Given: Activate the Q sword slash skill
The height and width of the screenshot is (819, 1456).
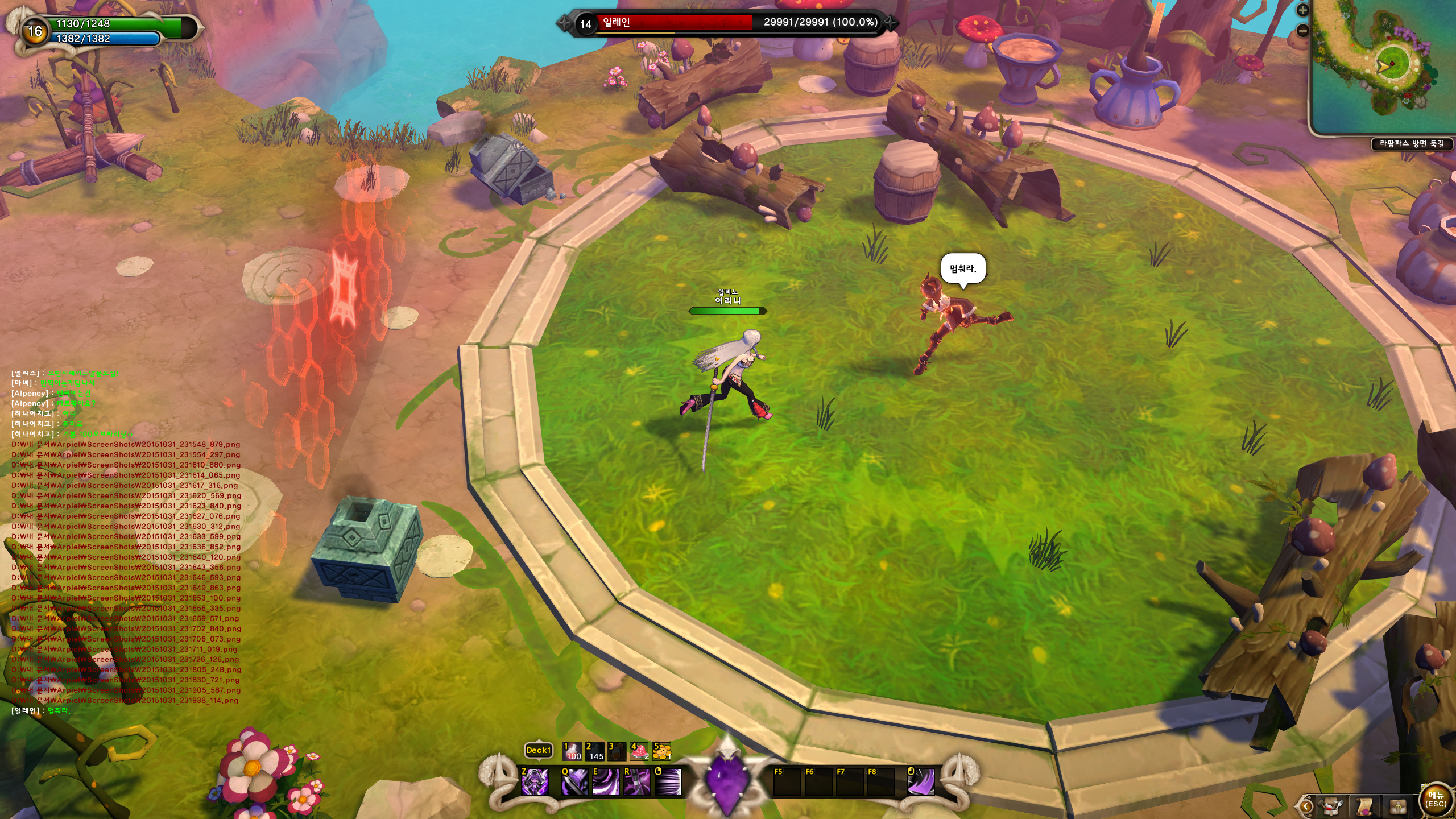Looking at the screenshot, I should pyautogui.click(x=574, y=781).
